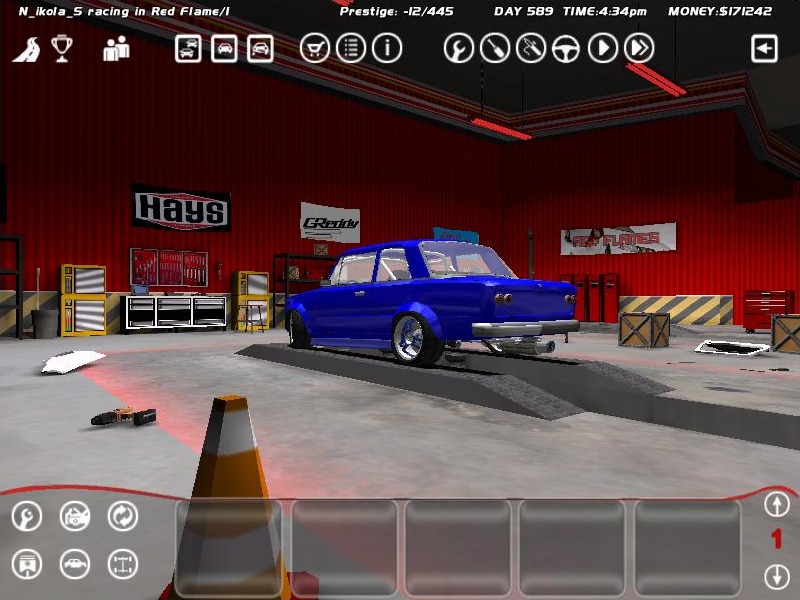Viewport: 800px width, 600px height.
Task: Go to the previous parts page with up arrow
Action: (x=776, y=503)
